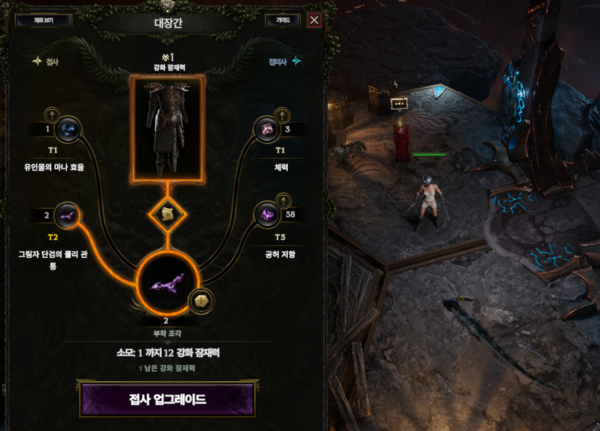Click the rune slot diamond below the armor

click(x=165, y=214)
